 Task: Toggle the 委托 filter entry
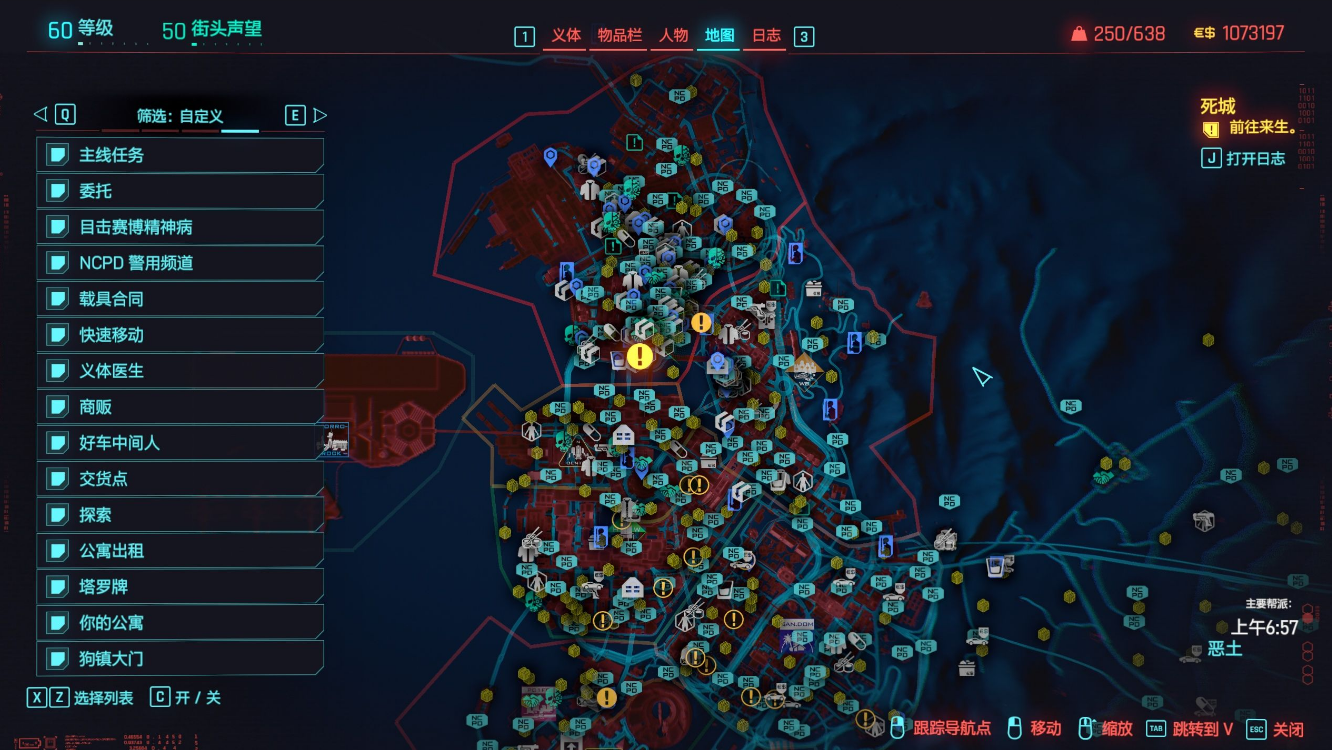coord(181,191)
